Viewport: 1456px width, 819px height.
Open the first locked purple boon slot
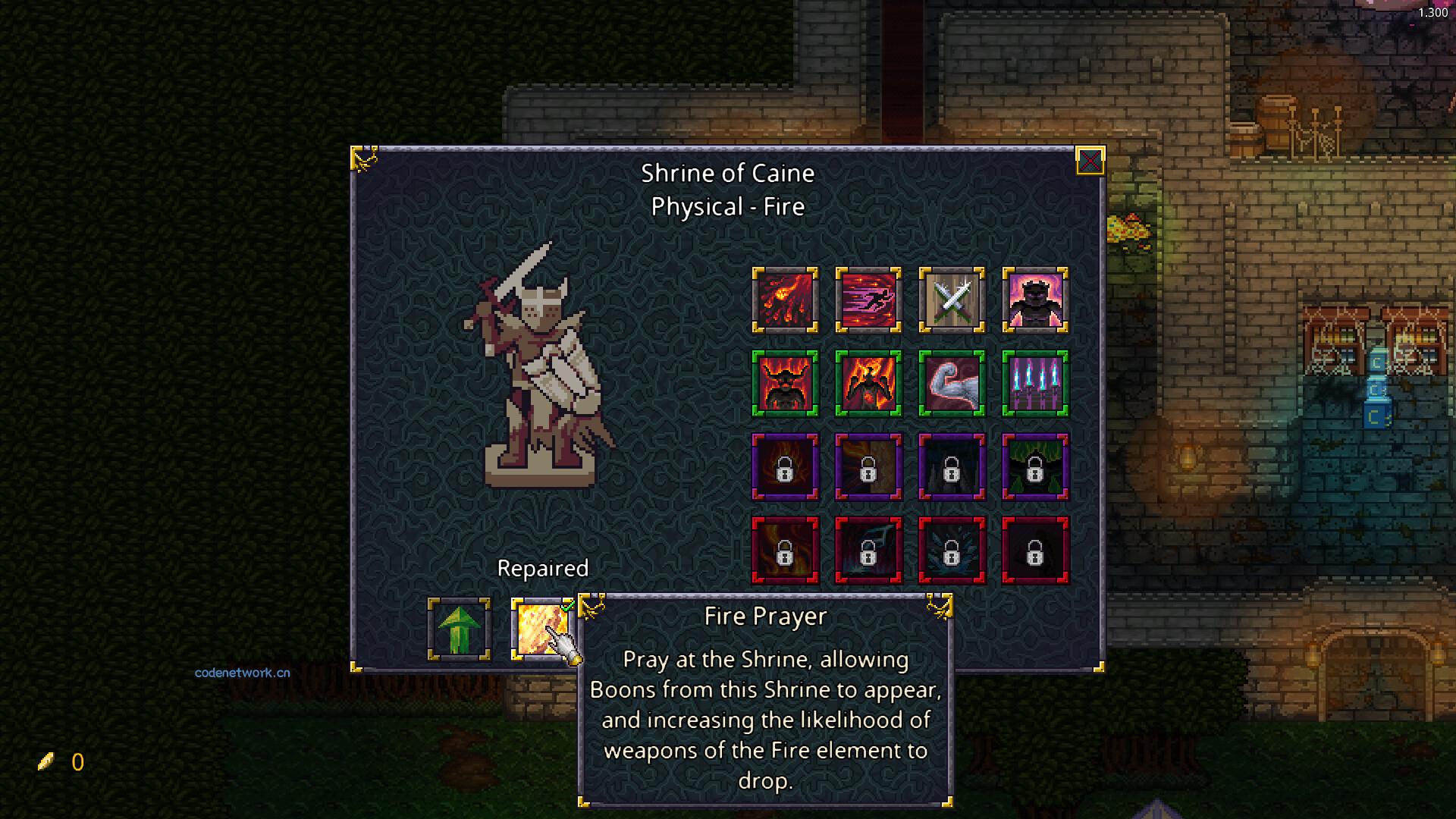785,468
